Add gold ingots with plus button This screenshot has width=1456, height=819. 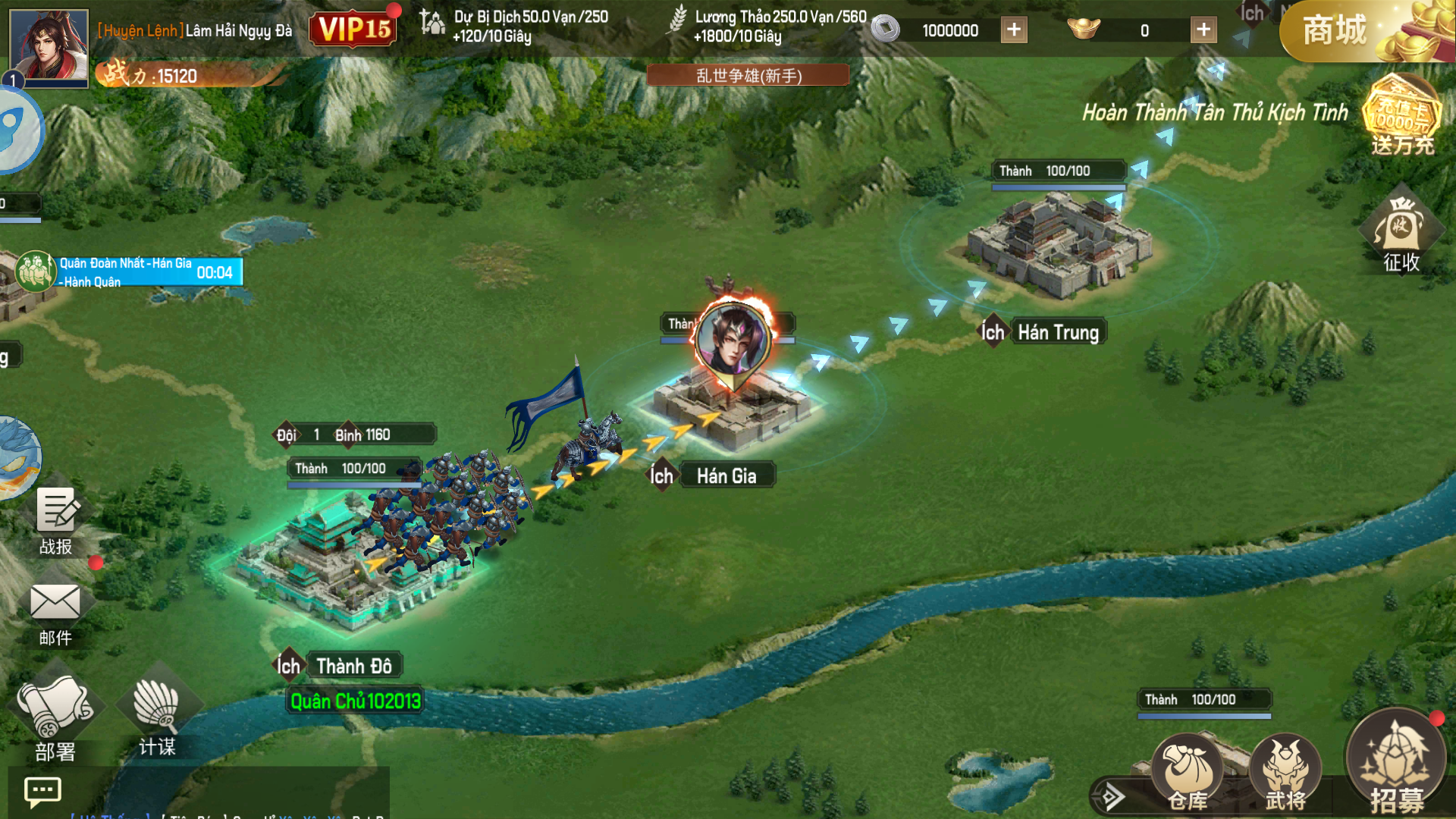click(1203, 30)
